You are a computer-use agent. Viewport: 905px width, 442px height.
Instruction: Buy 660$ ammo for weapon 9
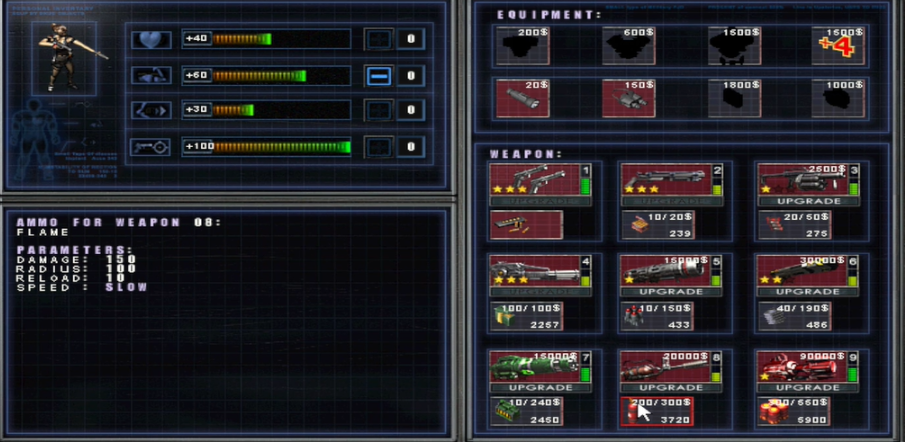795,411
